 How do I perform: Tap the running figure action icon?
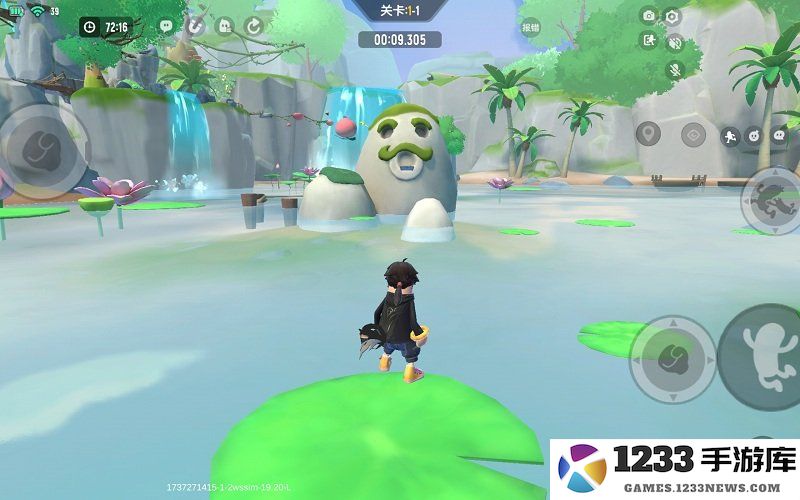click(x=730, y=135)
